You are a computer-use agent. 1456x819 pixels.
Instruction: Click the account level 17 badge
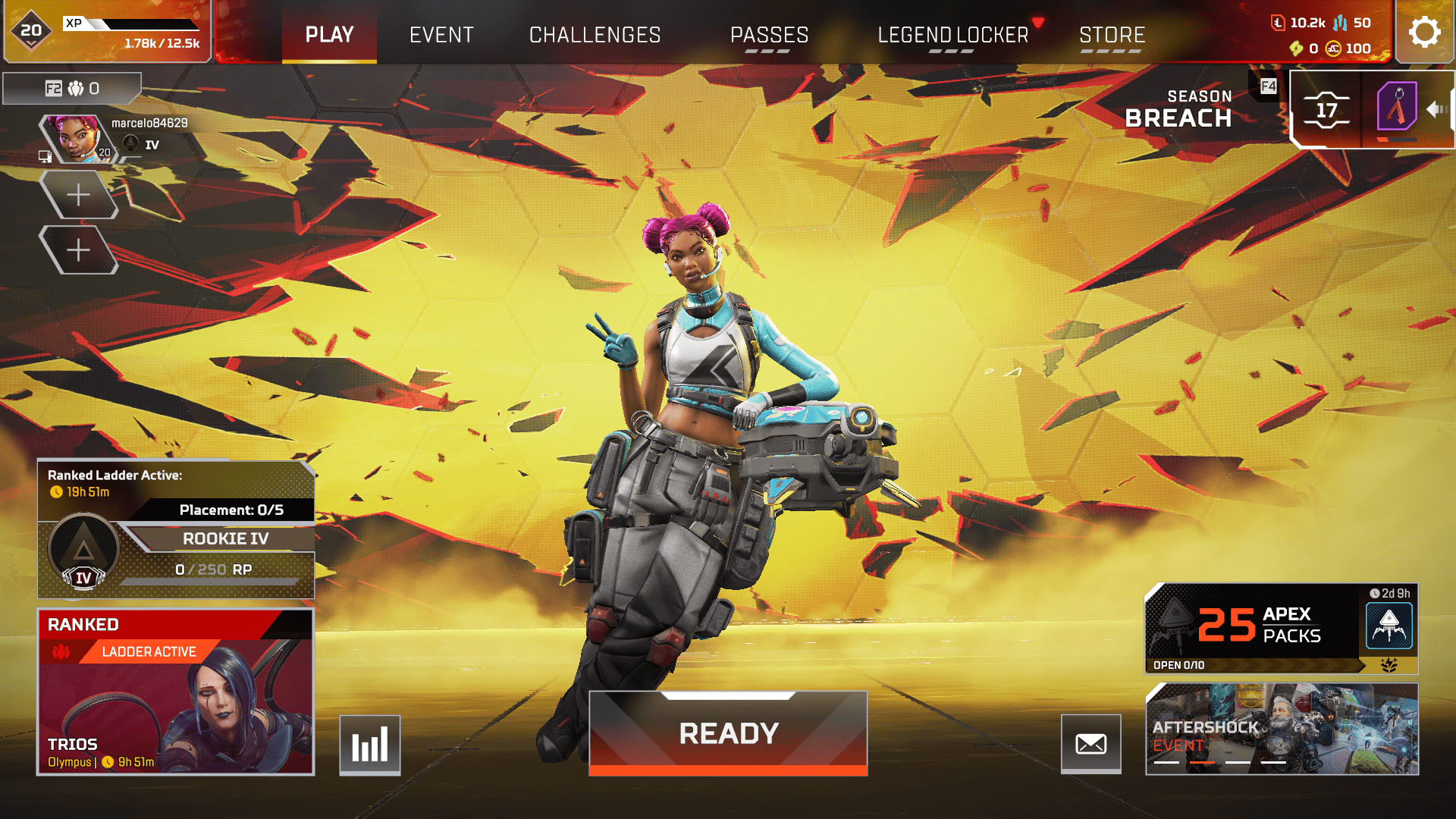pos(1326,111)
